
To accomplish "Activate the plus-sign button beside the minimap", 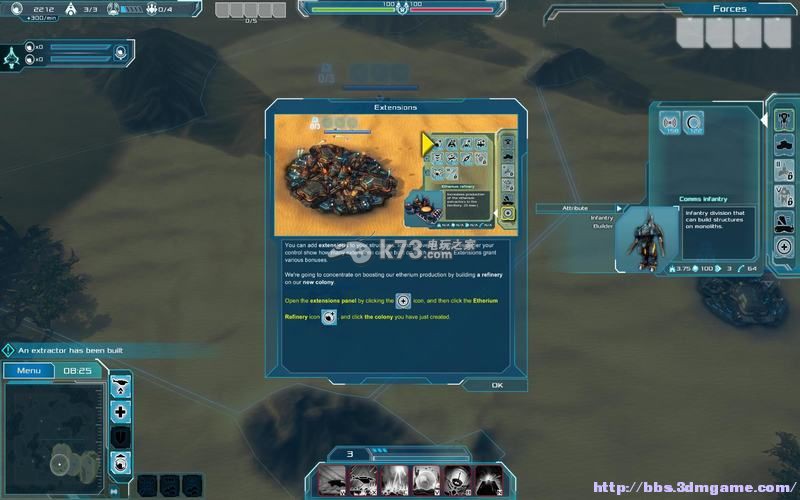I will pos(121,411).
